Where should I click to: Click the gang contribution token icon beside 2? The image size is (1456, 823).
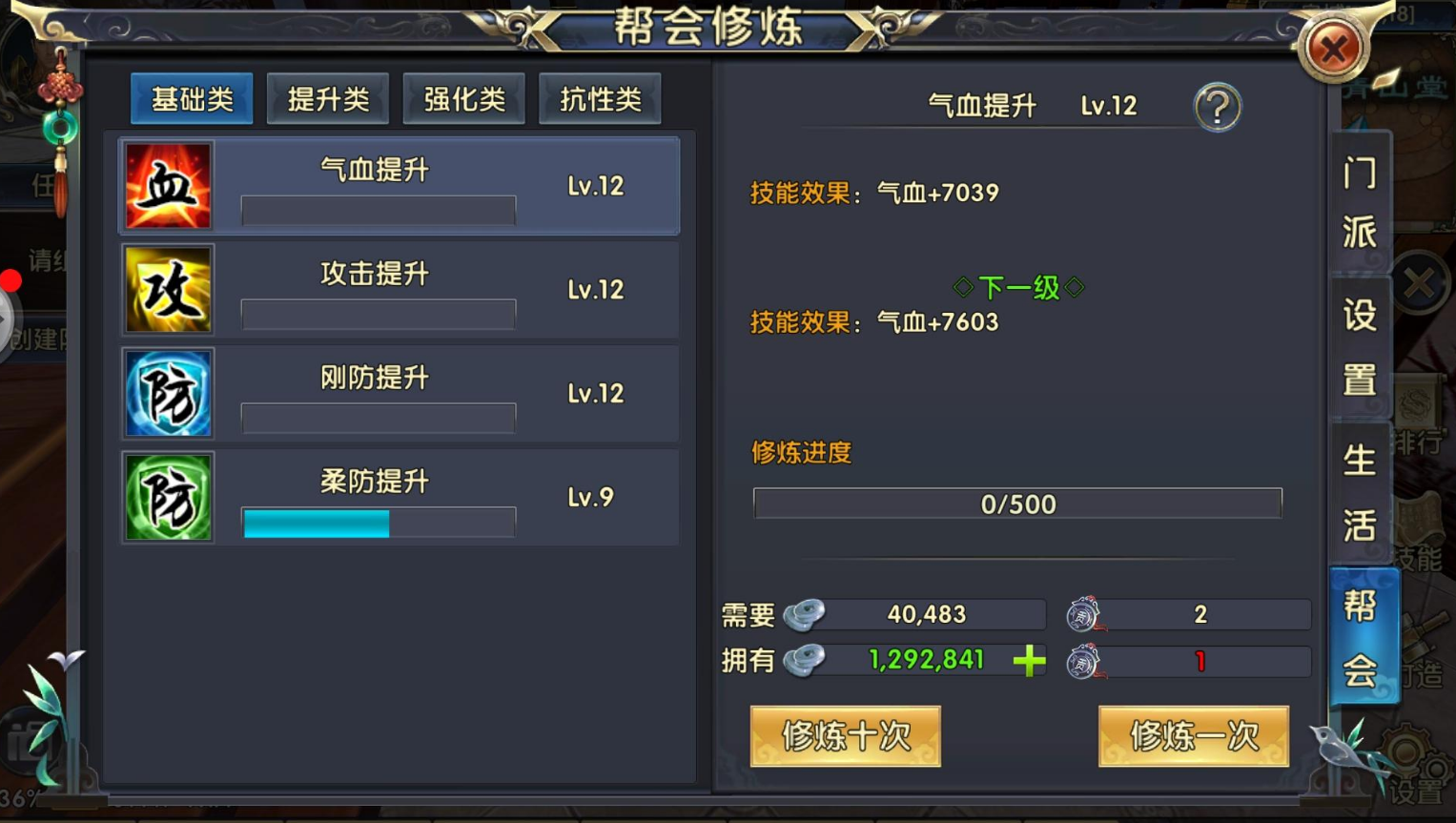(x=1083, y=614)
